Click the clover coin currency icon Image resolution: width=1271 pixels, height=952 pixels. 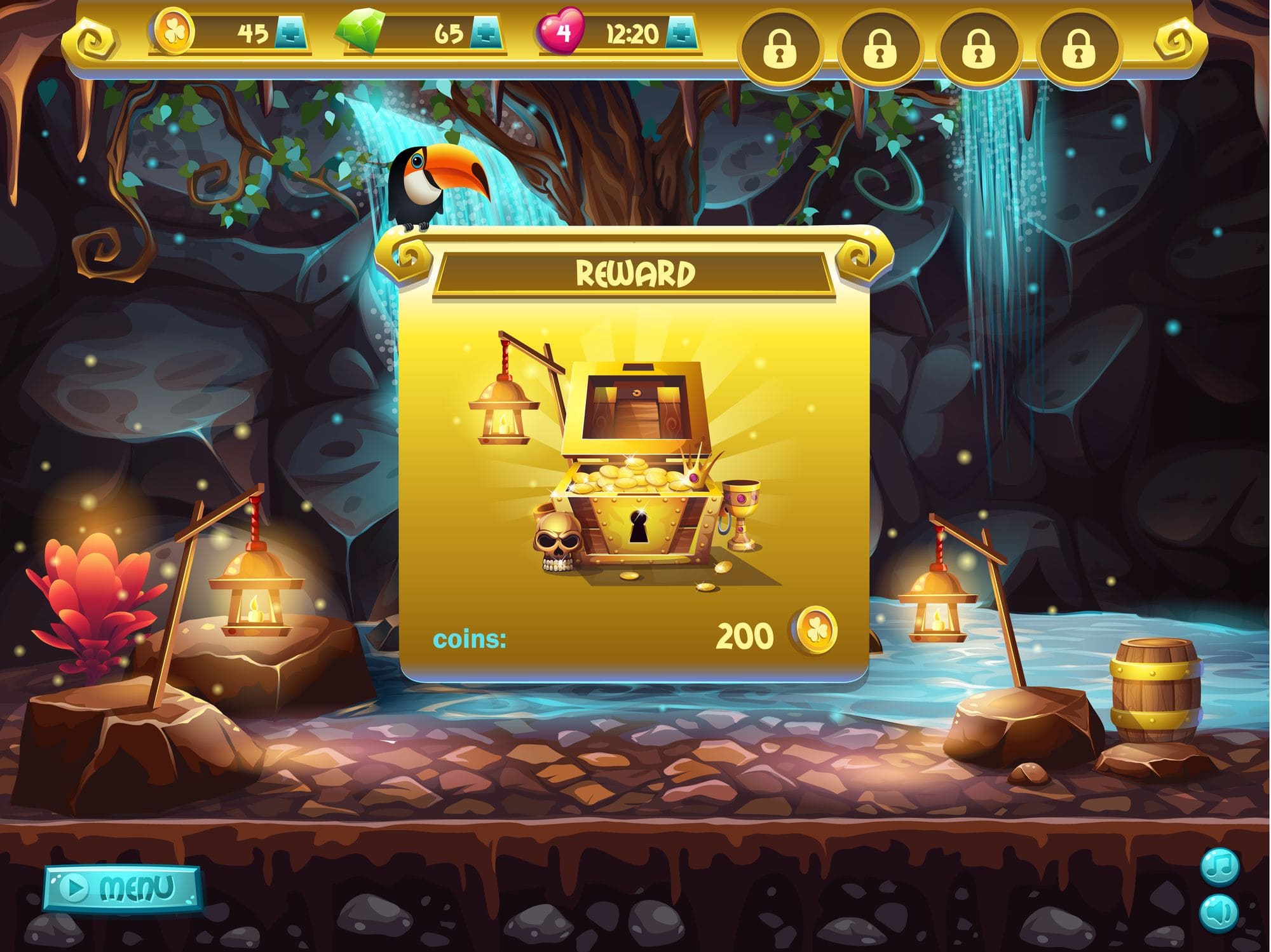(172, 32)
